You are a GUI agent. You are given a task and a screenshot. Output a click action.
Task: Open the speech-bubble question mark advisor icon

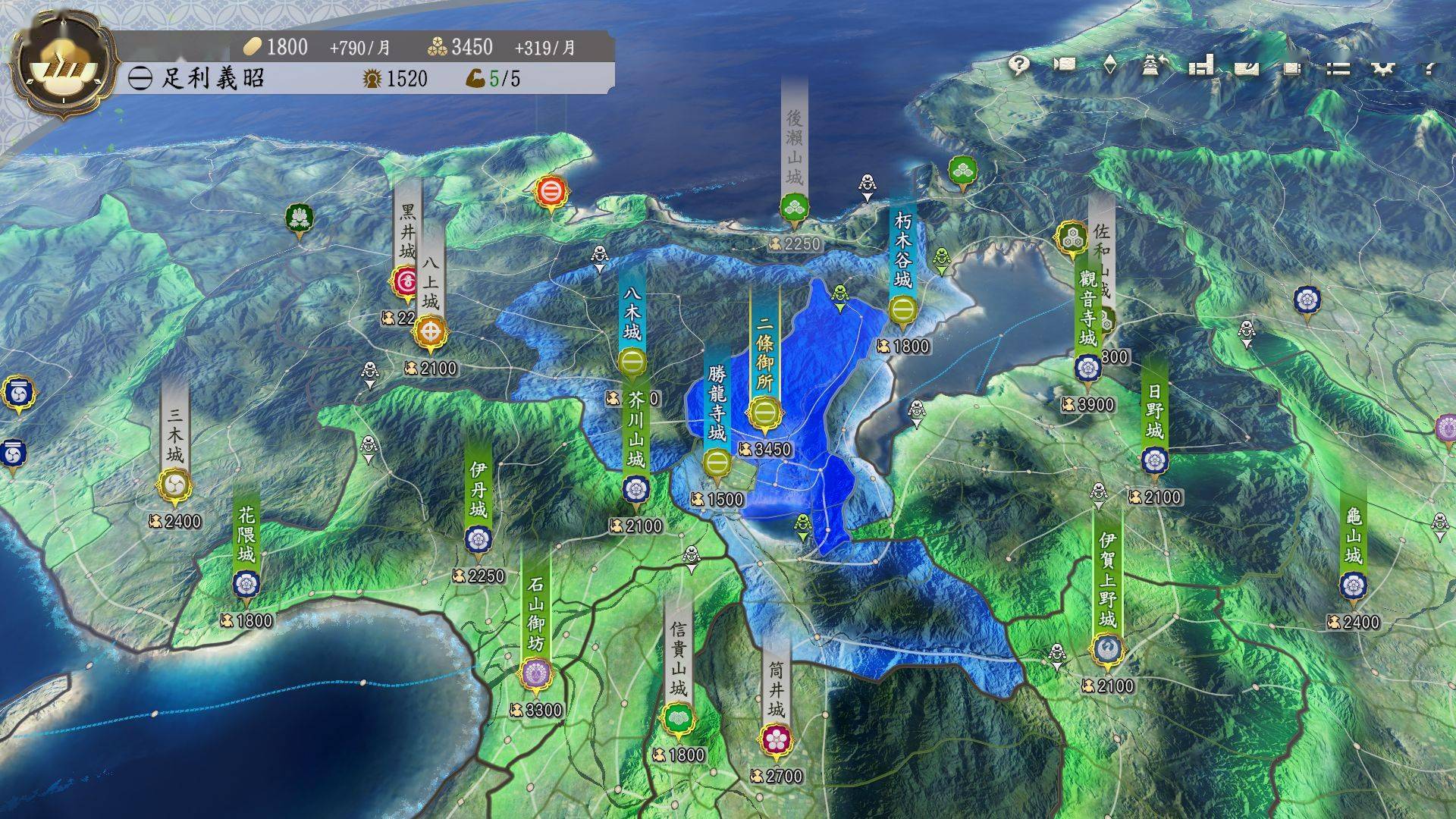1019,66
